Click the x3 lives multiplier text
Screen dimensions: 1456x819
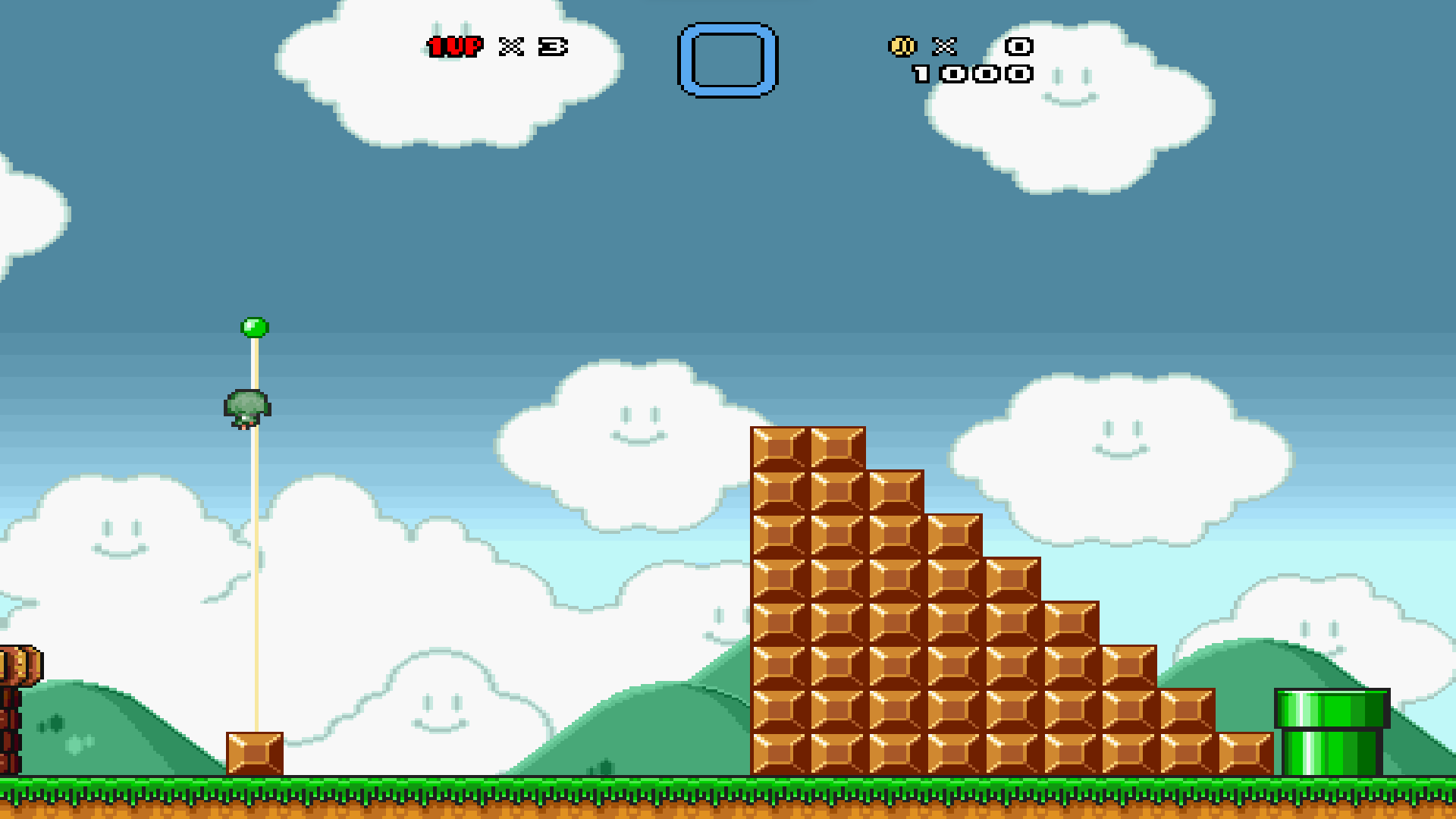(x=531, y=48)
